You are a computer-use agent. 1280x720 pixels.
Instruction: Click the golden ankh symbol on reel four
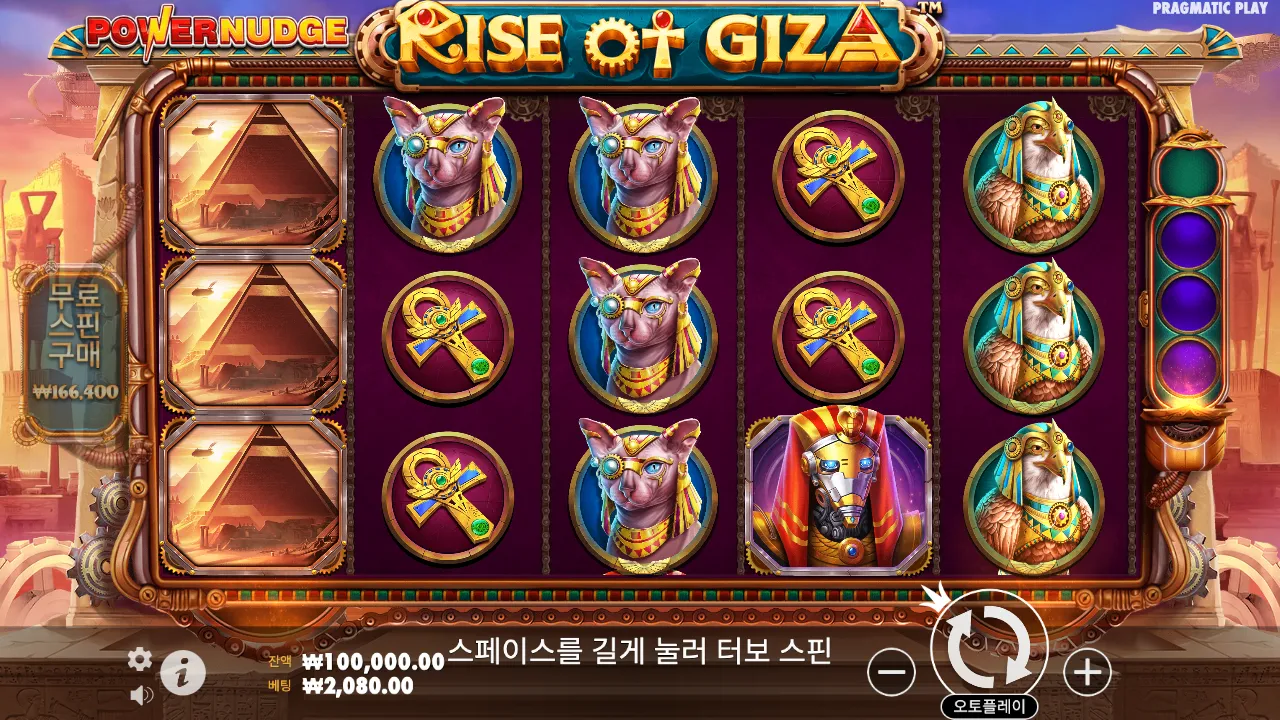point(834,330)
